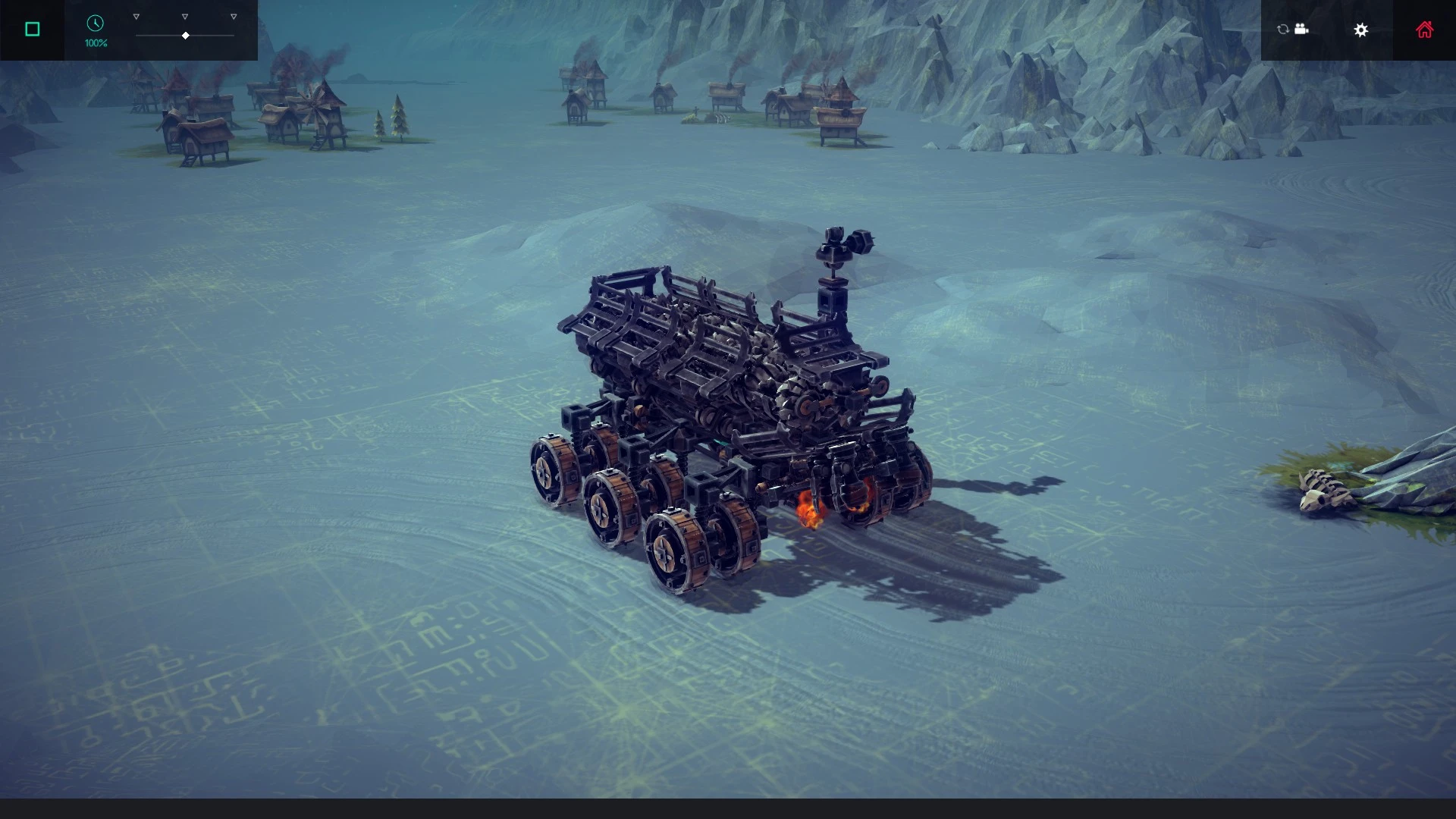Open the simulation settings gear

pos(1361,30)
